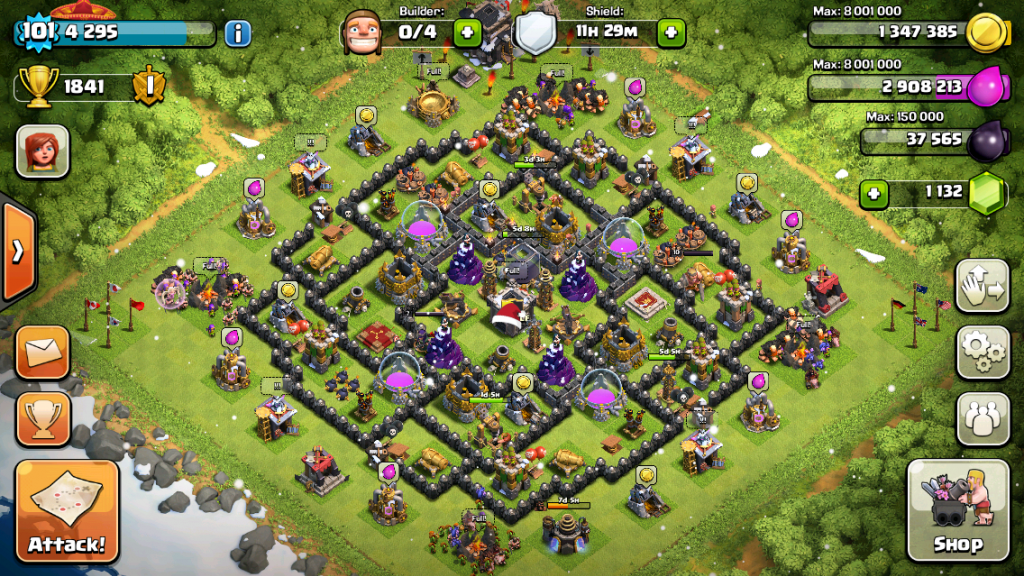Image resolution: width=1024 pixels, height=576 pixels.
Task: Open the red-haired hero profile portrait
Action: pyautogui.click(x=36, y=152)
